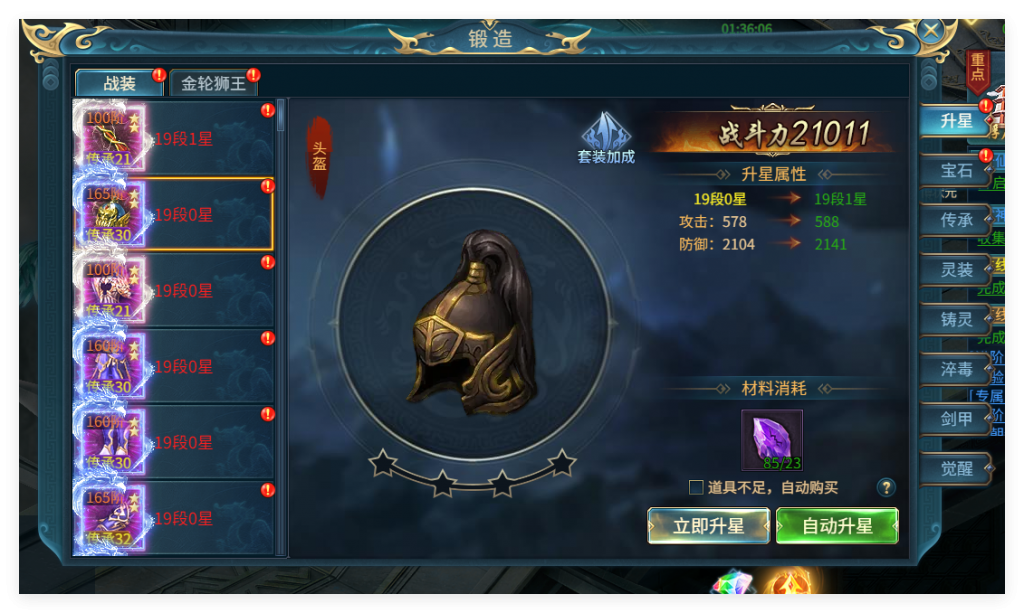Show the 剑甲 tab
Screen dimensions: 1024x613
click(956, 419)
